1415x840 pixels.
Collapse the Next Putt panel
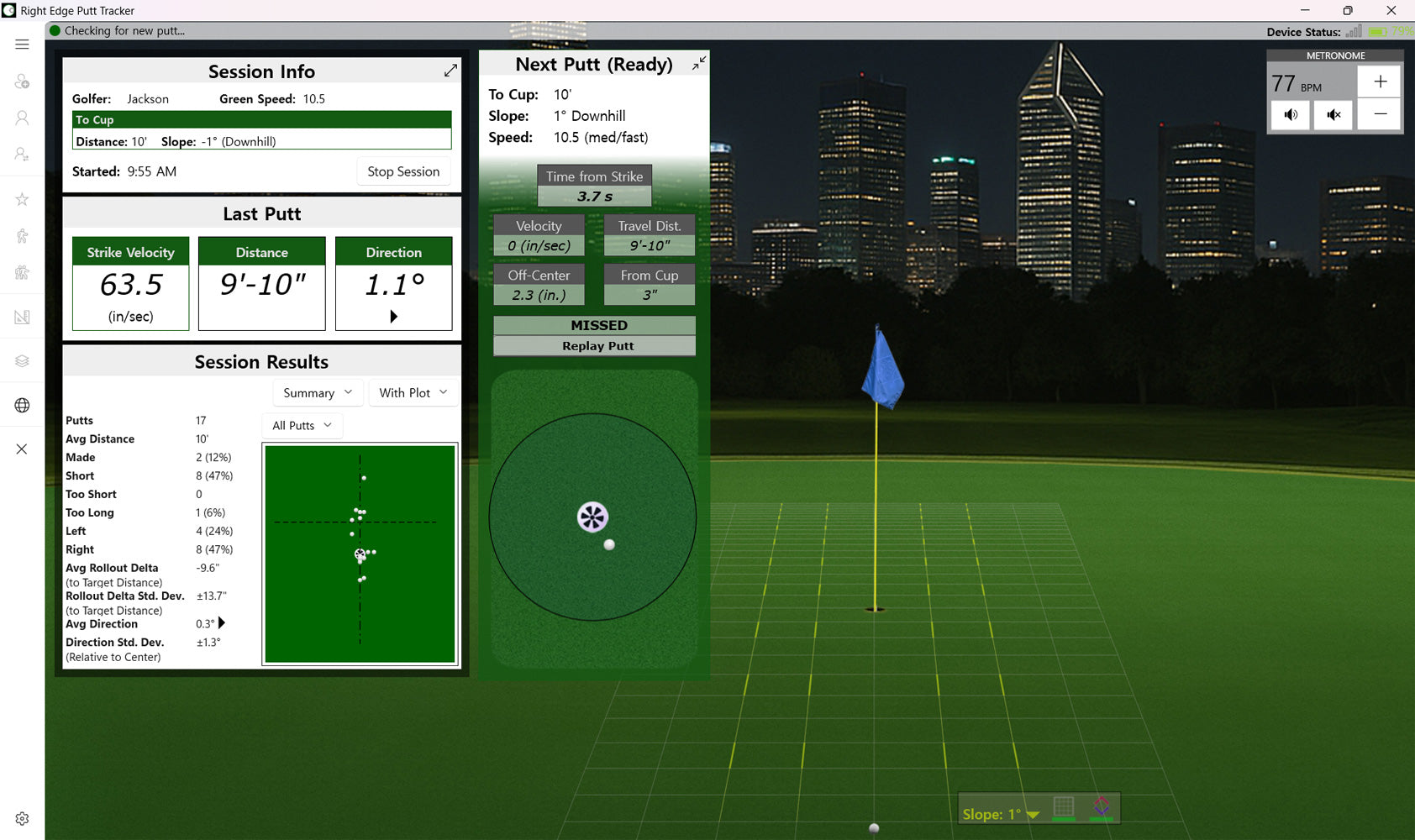coord(698,64)
